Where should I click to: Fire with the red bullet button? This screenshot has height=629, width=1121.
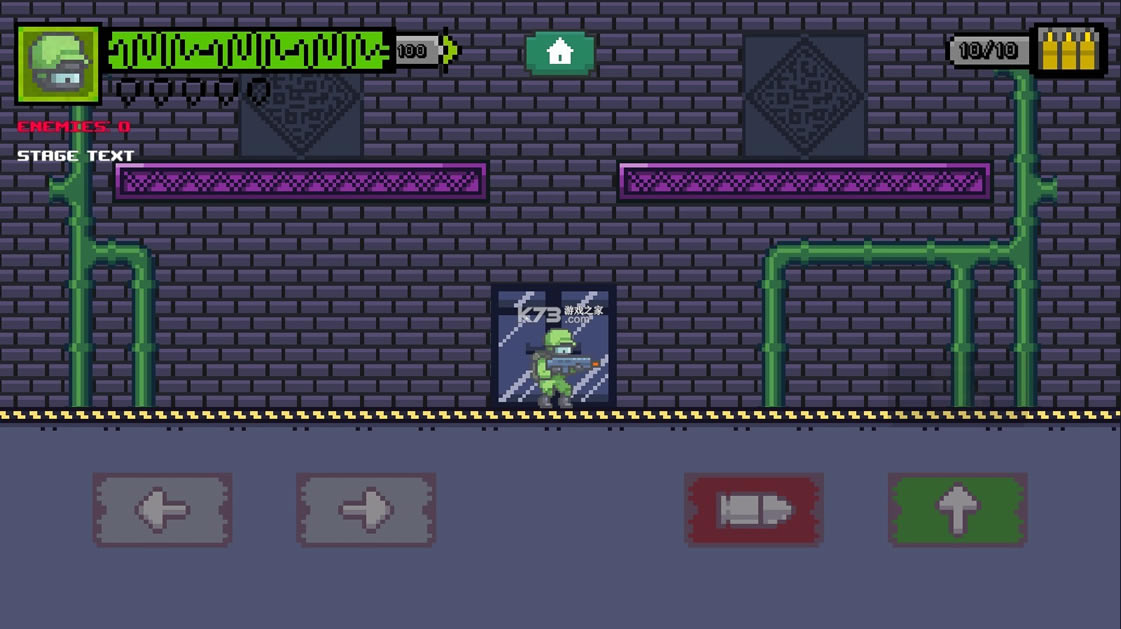coord(754,510)
